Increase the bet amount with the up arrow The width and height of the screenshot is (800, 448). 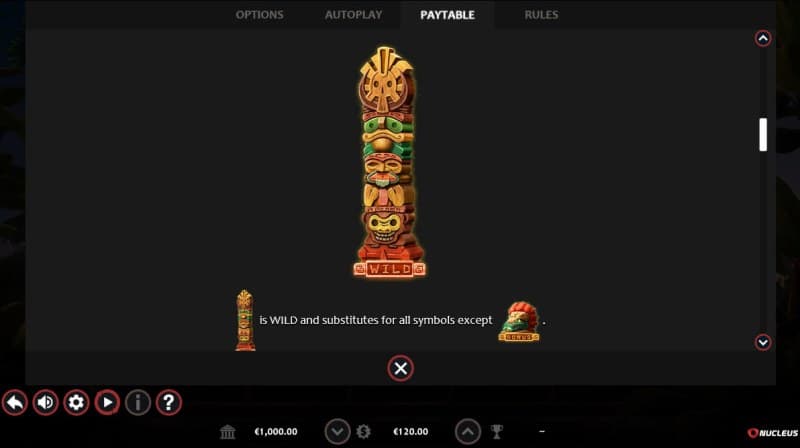coord(468,431)
